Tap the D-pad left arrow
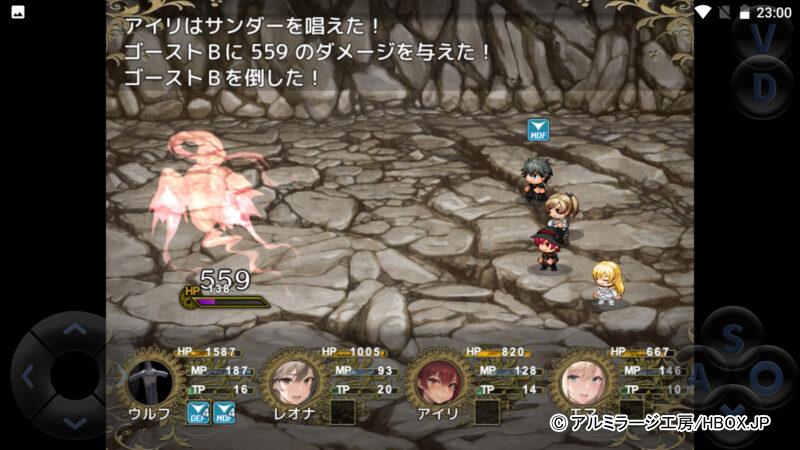The width and height of the screenshot is (800, 450). pos(28,378)
